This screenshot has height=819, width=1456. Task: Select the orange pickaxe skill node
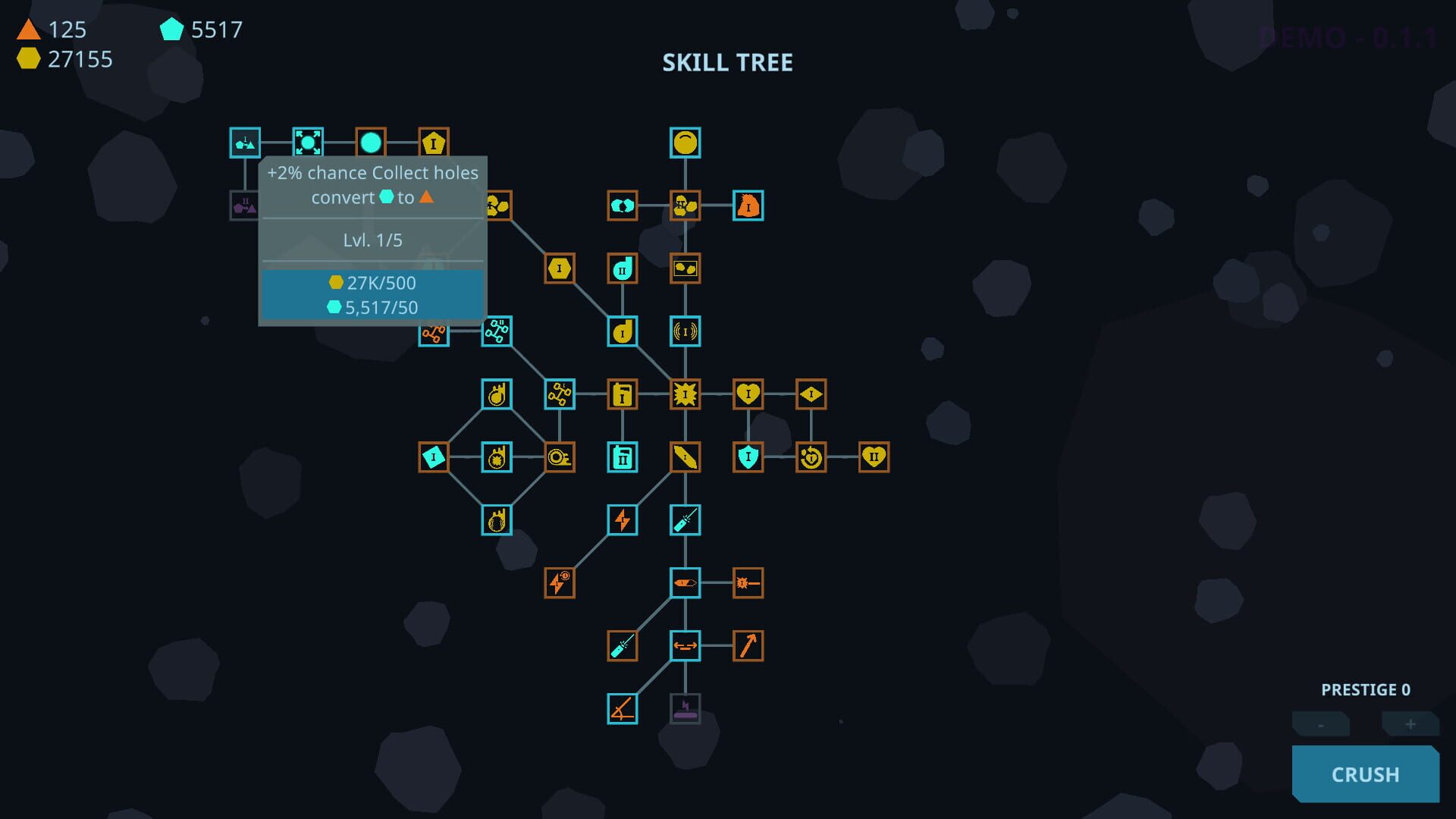748,645
